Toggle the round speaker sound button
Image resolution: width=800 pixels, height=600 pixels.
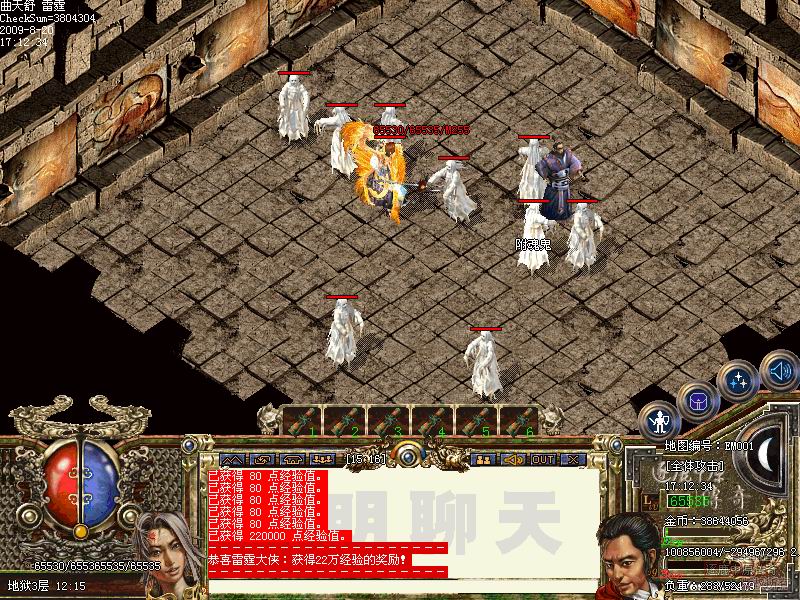(778, 369)
